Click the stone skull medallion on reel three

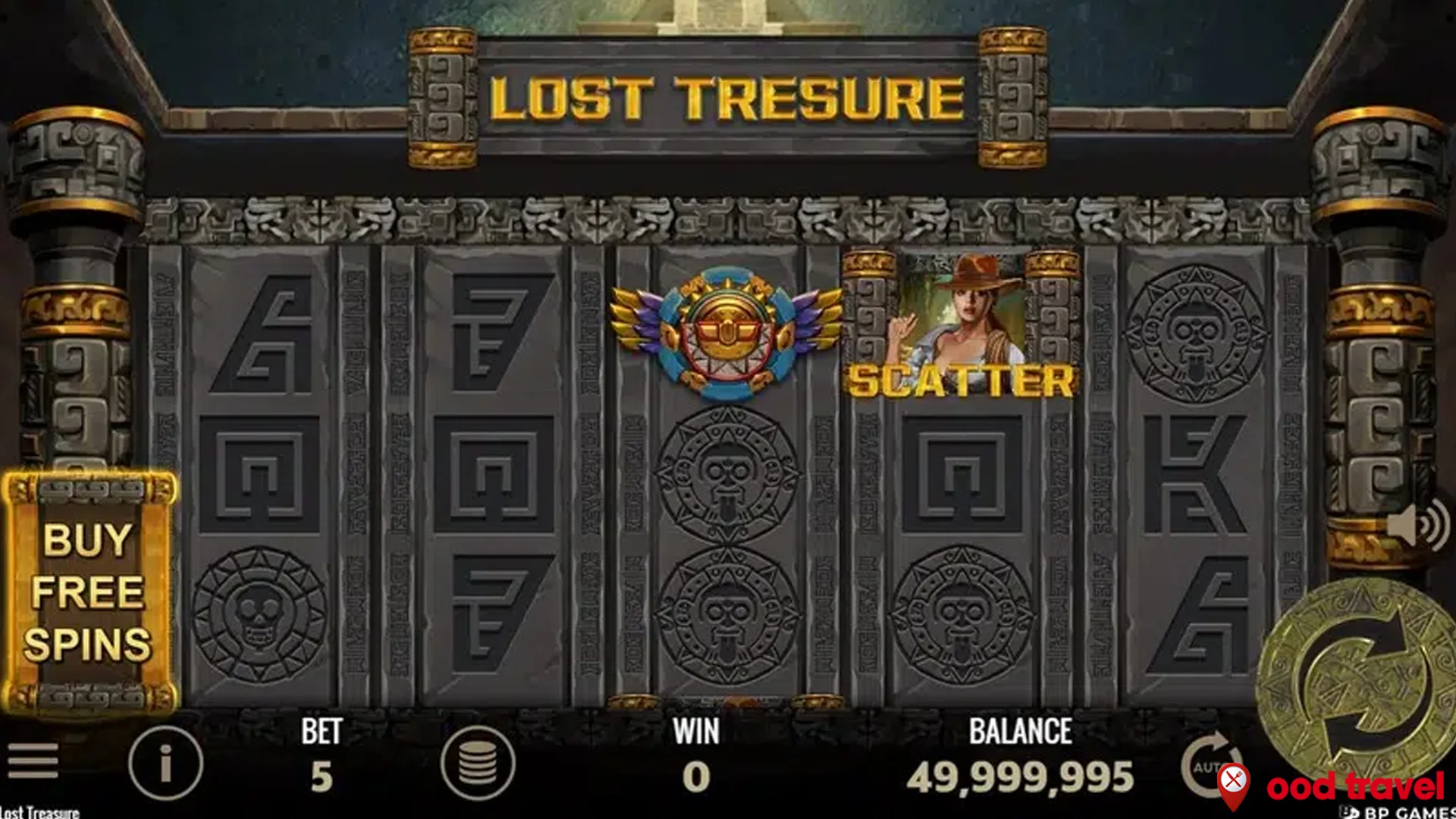coord(728,470)
